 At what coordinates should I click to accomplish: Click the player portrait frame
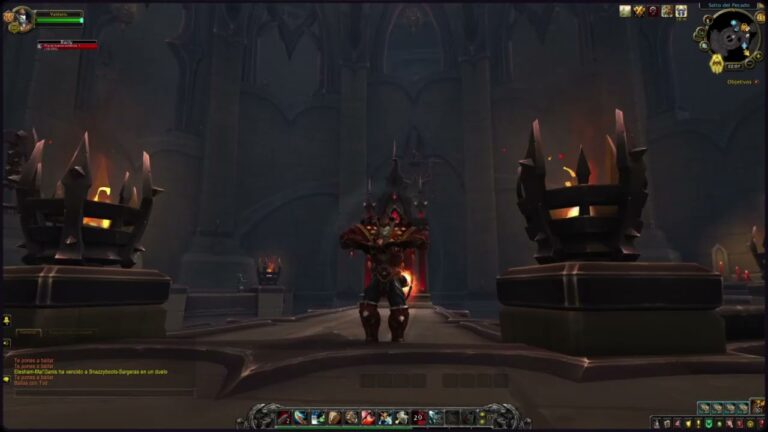21,17
